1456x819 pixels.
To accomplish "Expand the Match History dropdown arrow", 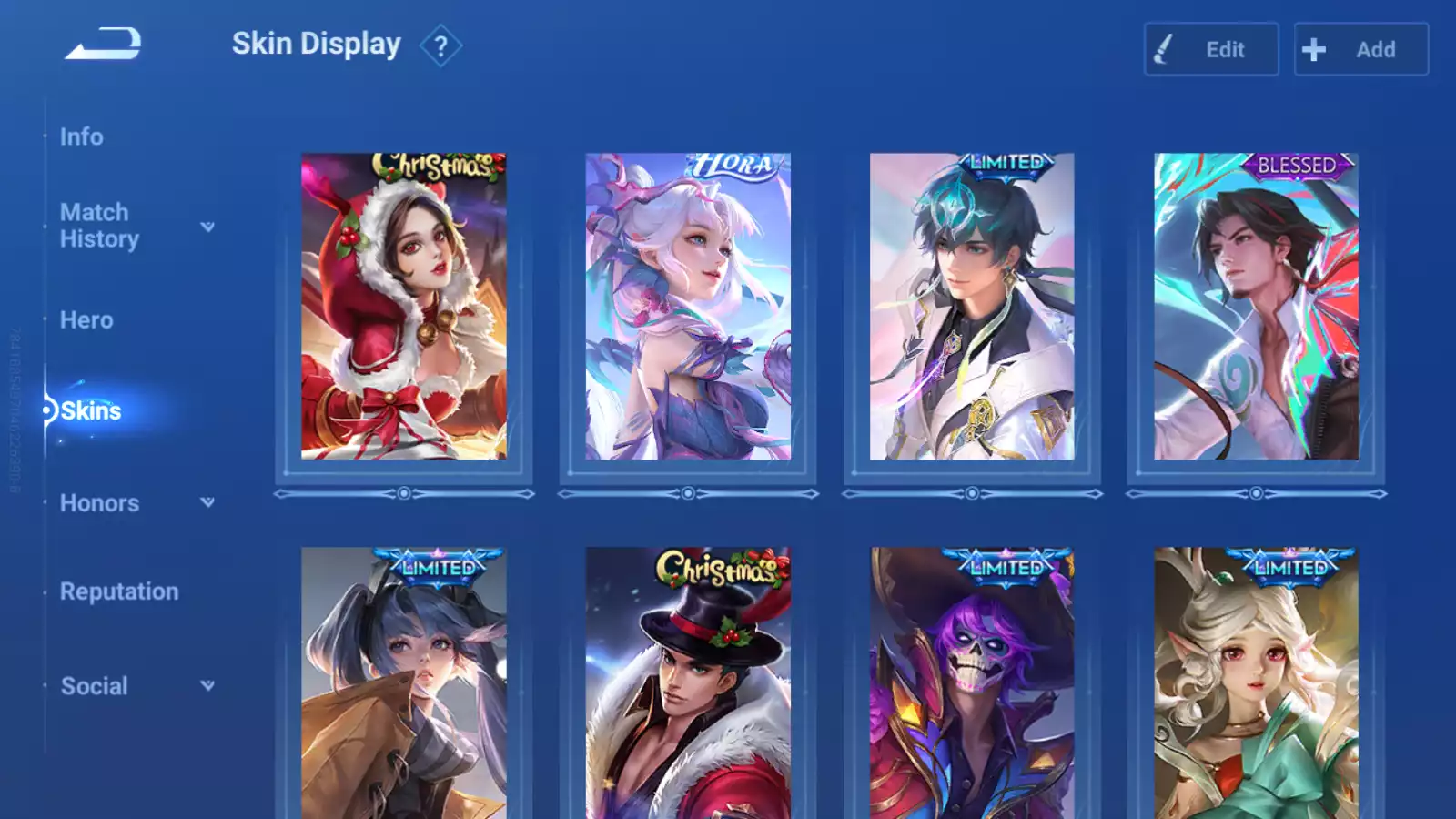I will pyautogui.click(x=207, y=227).
